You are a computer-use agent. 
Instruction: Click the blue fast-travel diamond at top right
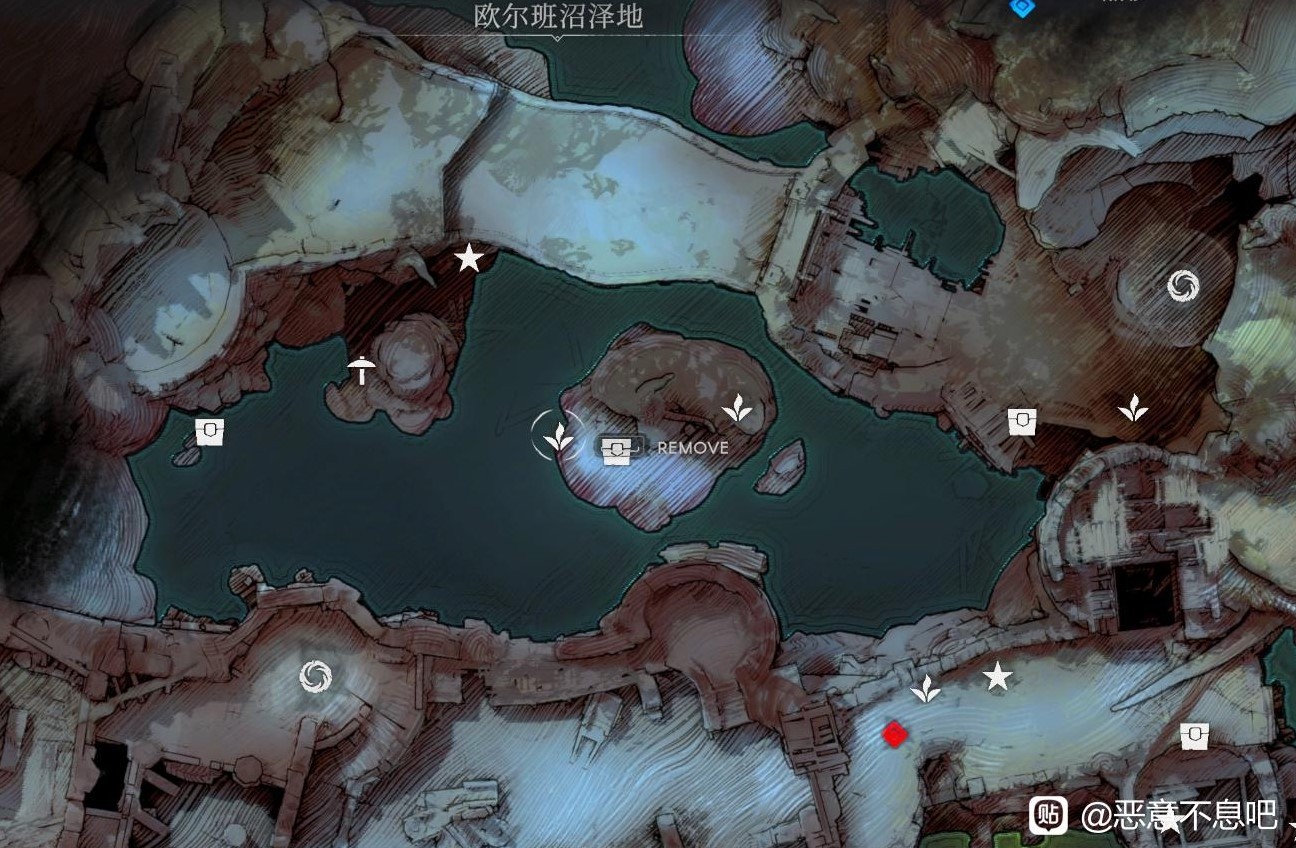click(x=1020, y=8)
